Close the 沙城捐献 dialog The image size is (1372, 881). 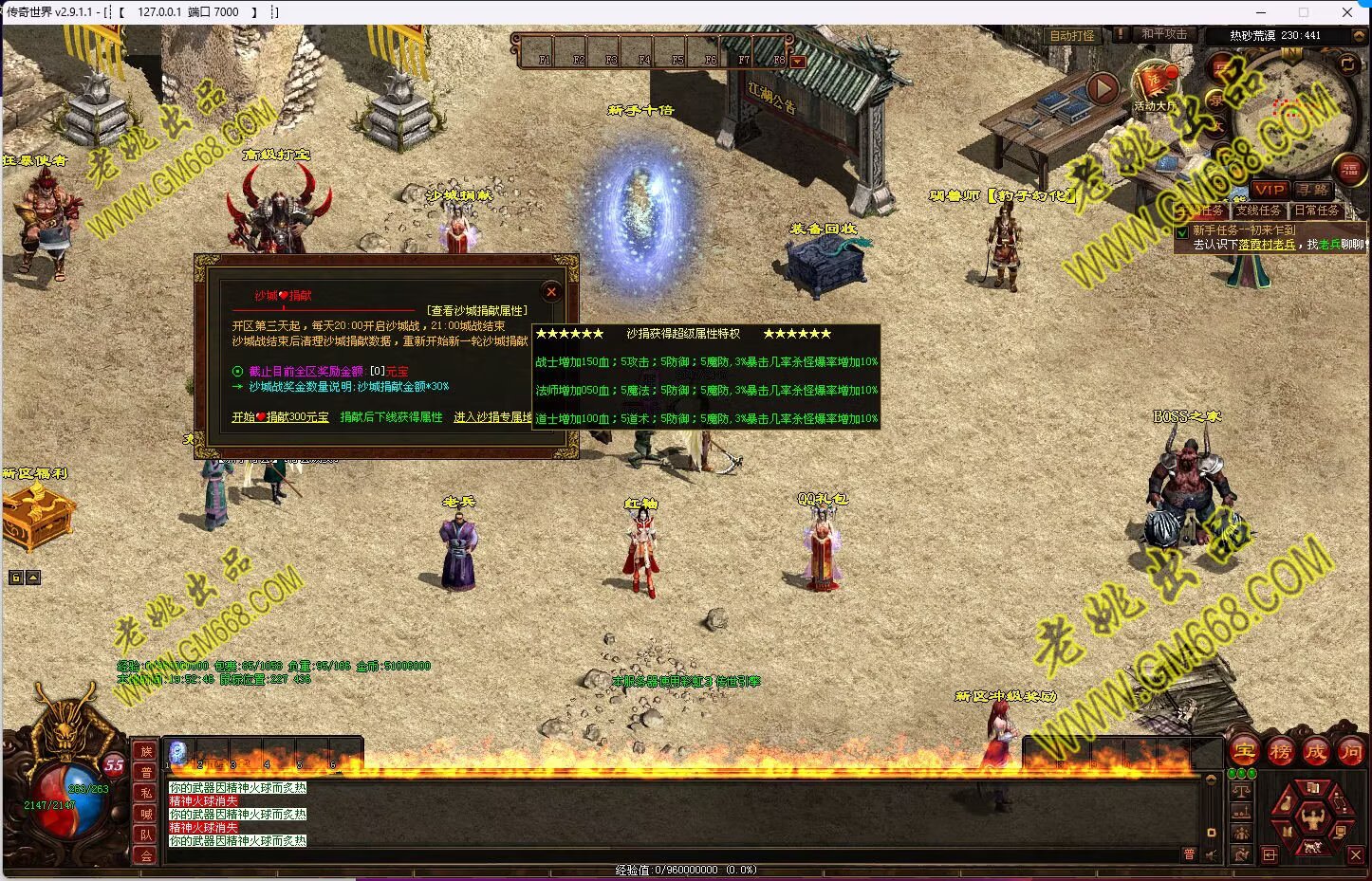(x=551, y=291)
